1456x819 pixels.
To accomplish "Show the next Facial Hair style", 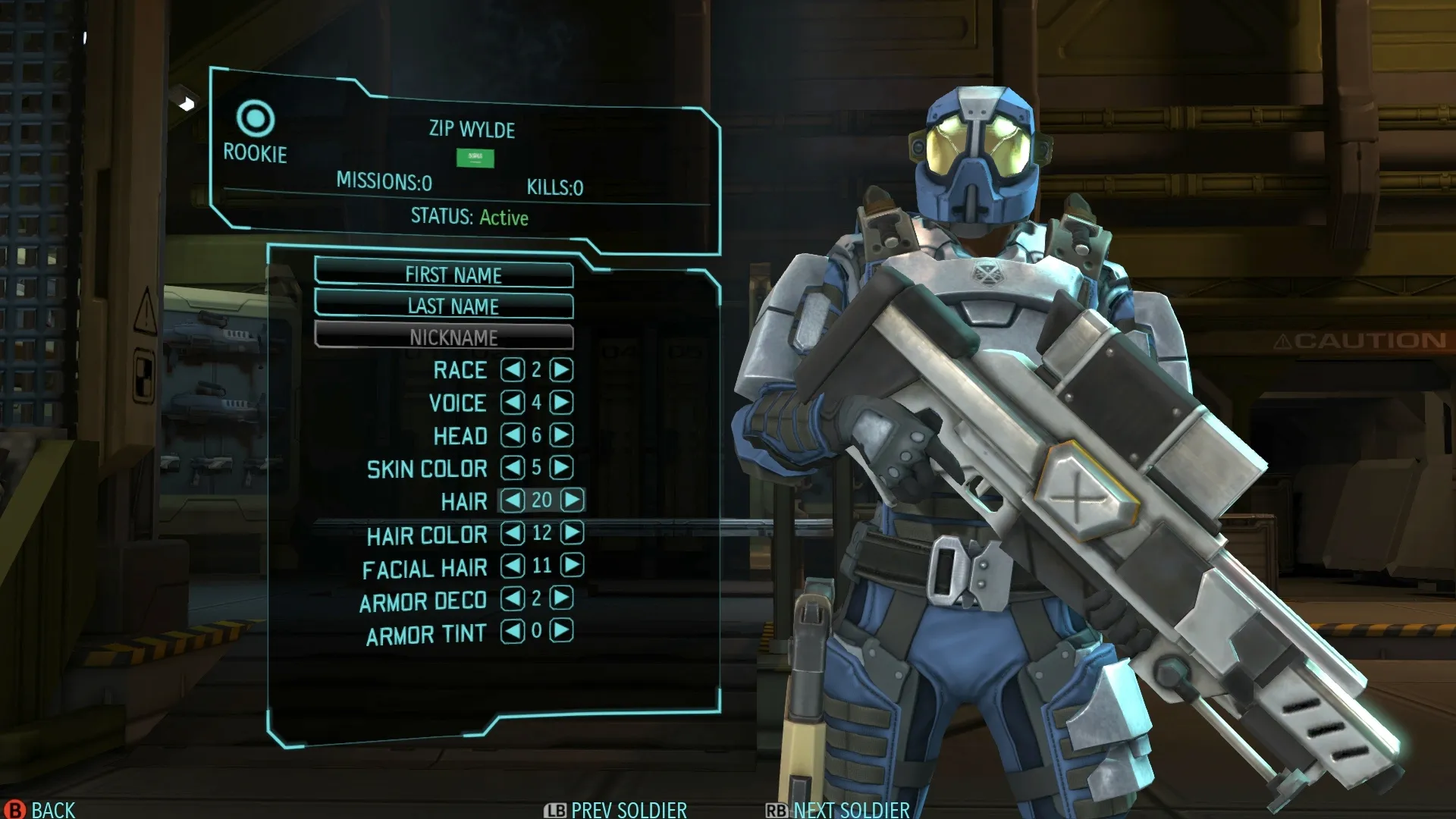I will point(573,566).
